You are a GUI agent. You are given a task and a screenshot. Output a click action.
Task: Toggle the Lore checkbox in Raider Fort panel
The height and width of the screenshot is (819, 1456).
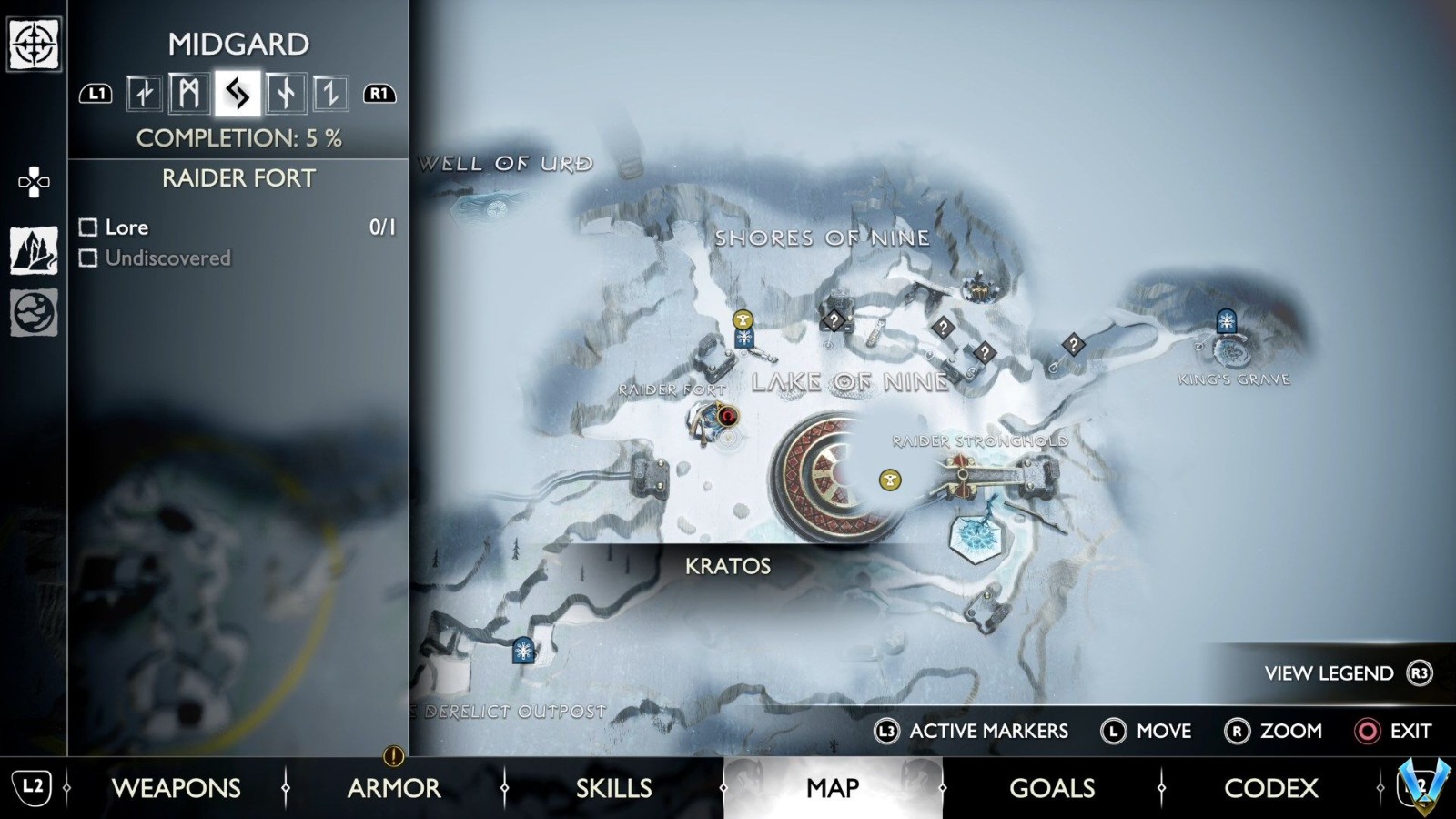click(87, 227)
